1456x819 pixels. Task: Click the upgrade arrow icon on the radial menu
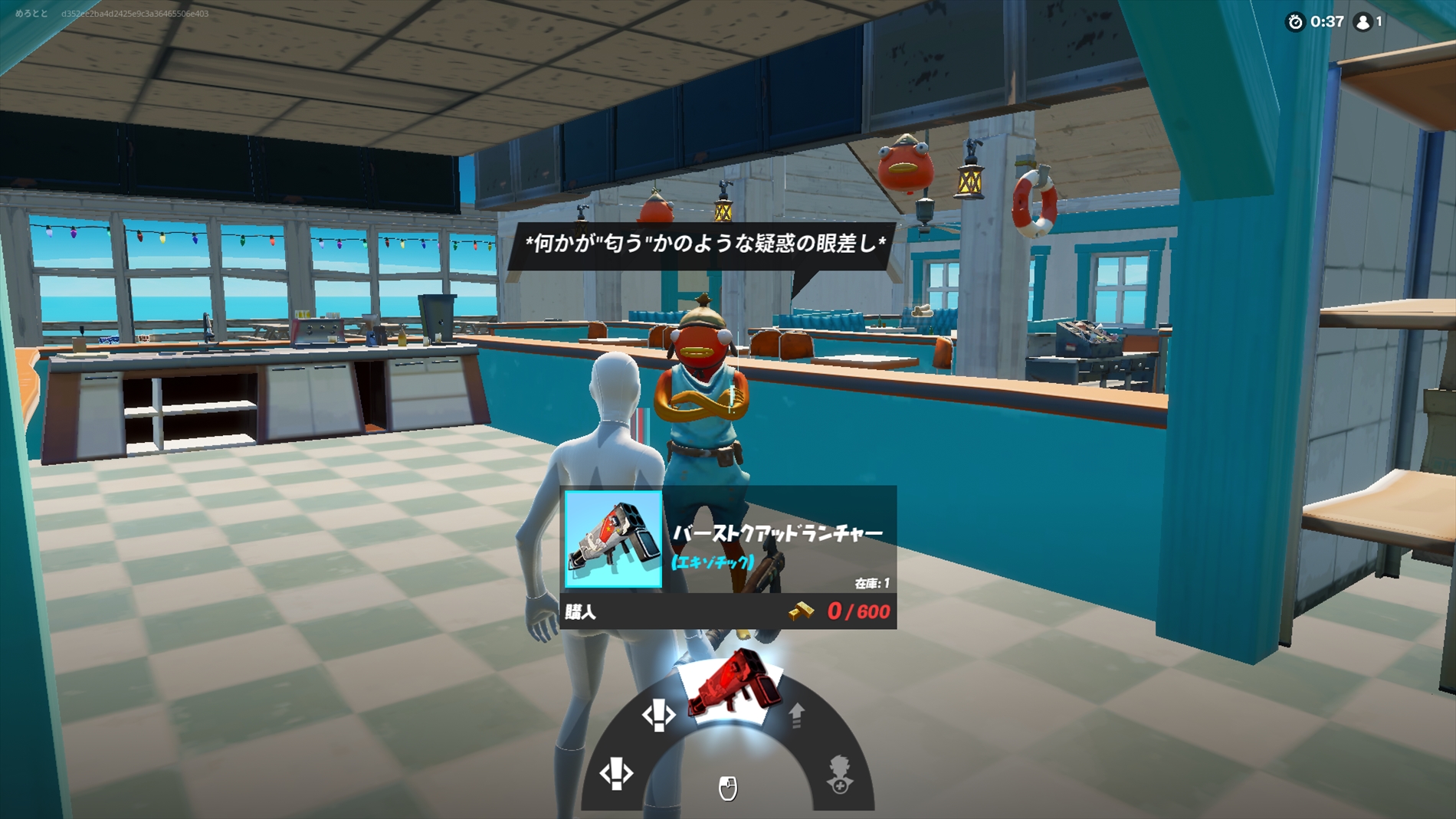click(x=795, y=716)
